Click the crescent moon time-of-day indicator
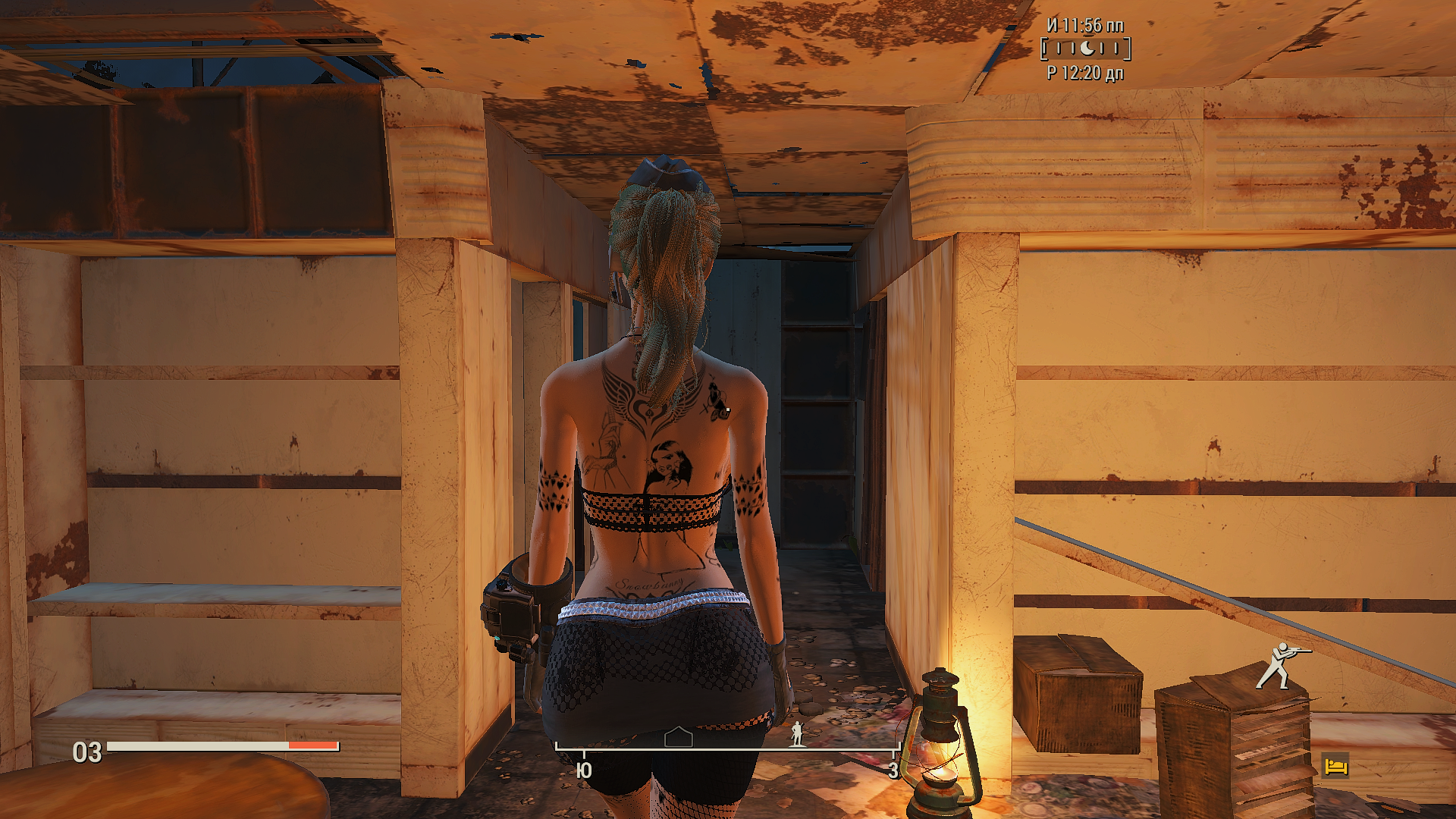The height and width of the screenshot is (819, 1456). pos(1087,49)
